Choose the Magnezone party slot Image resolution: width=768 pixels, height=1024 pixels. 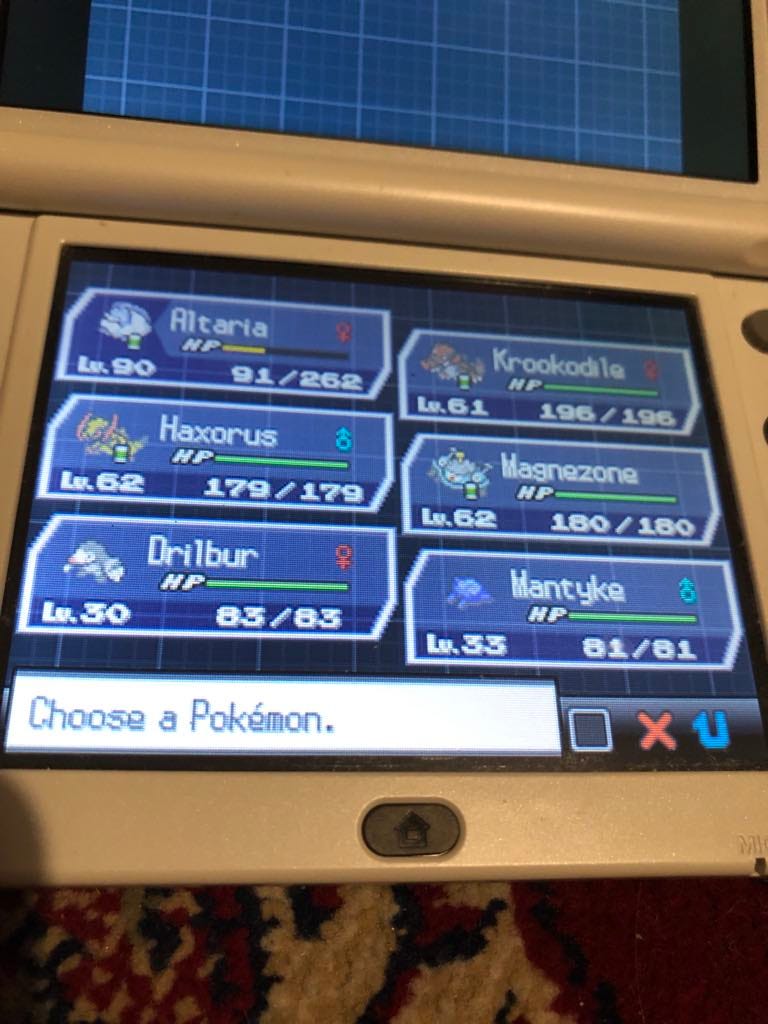pyautogui.click(x=560, y=491)
